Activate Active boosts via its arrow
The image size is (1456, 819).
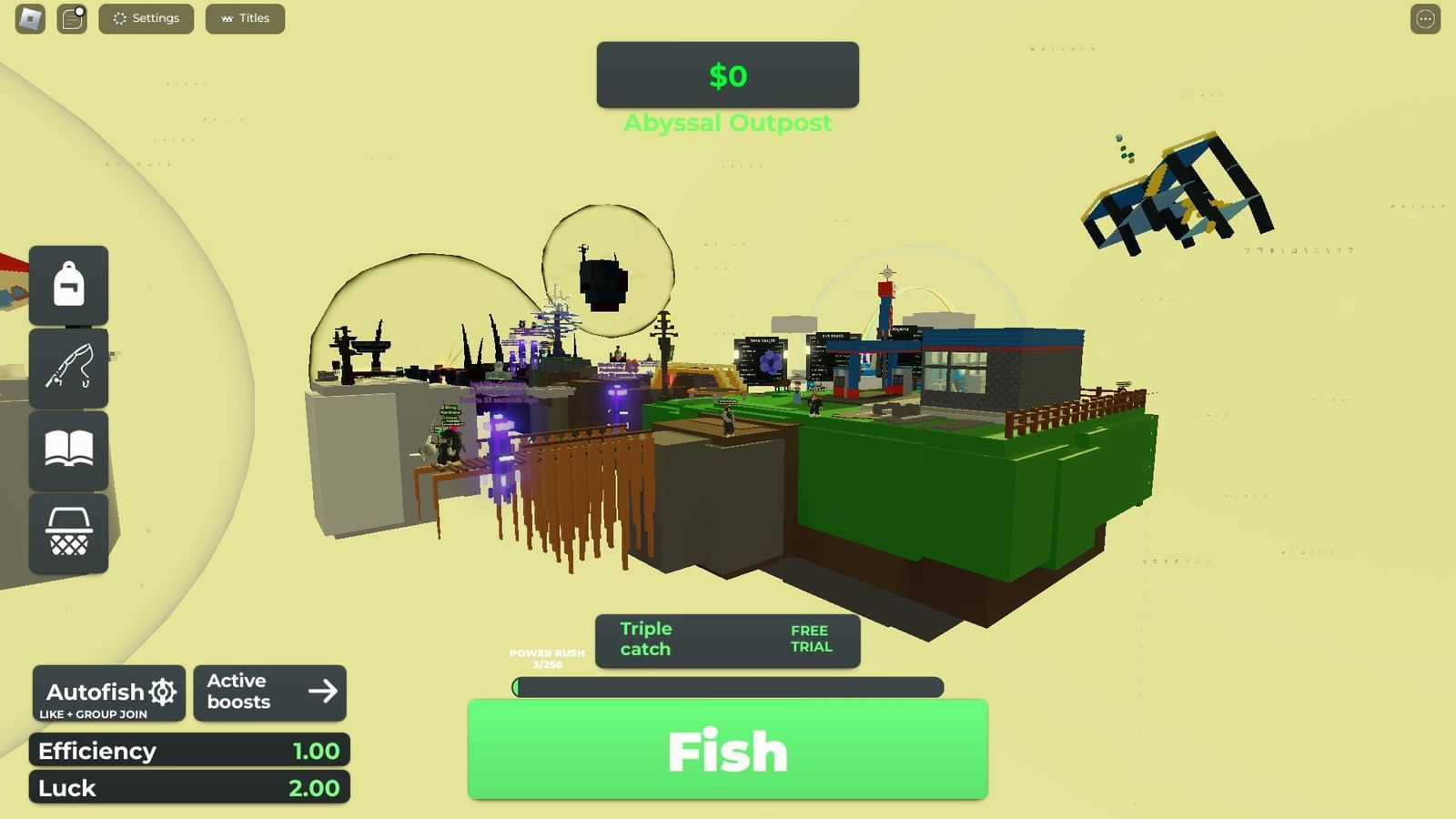324,693
